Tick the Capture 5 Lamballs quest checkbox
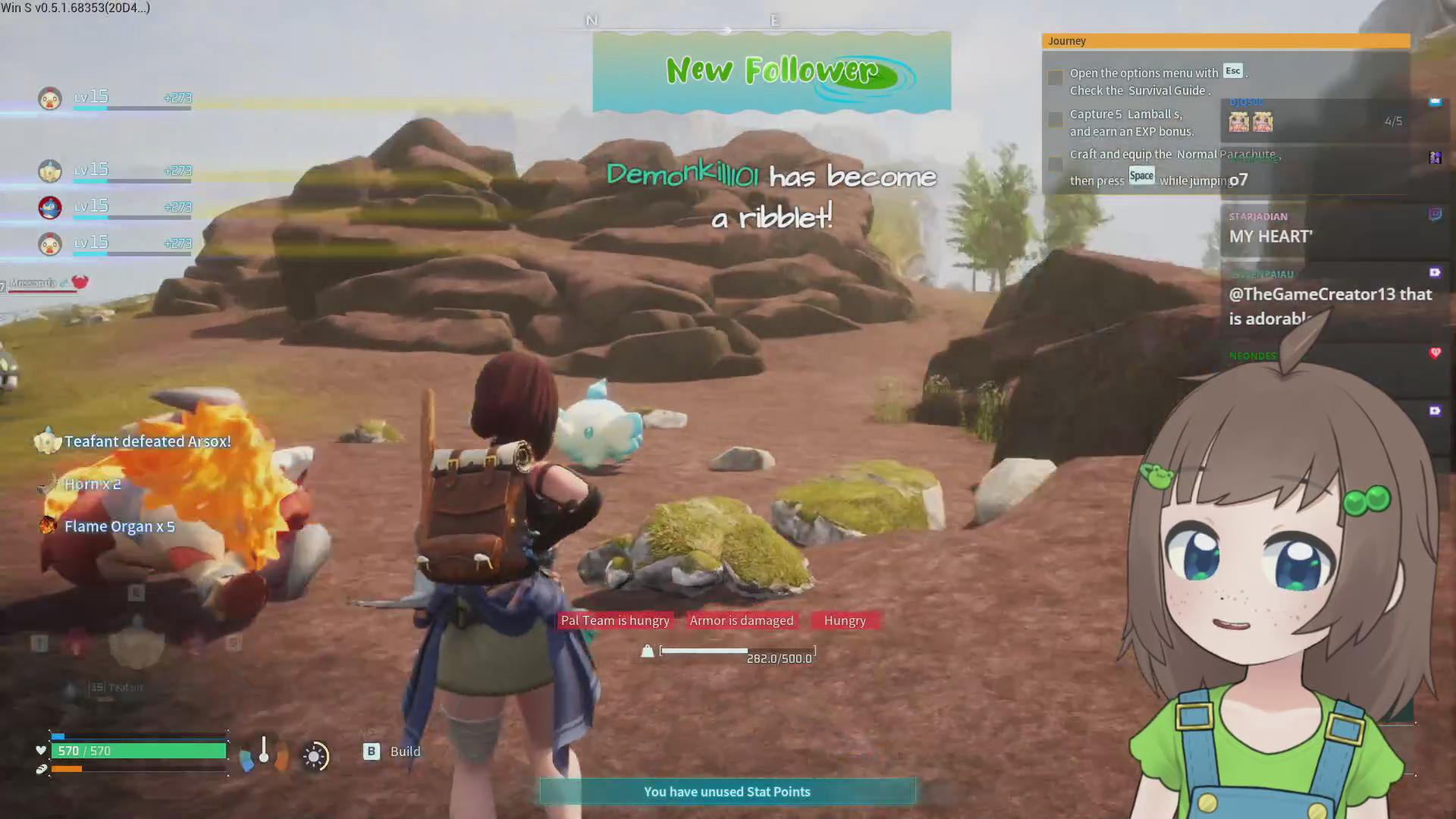 click(1055, 119)
